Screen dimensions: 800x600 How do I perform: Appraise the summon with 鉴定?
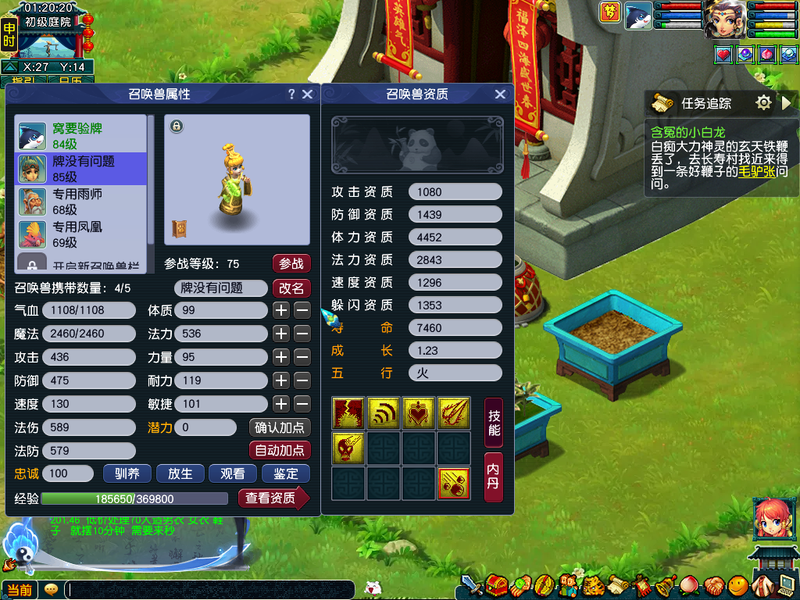point(285,474)
